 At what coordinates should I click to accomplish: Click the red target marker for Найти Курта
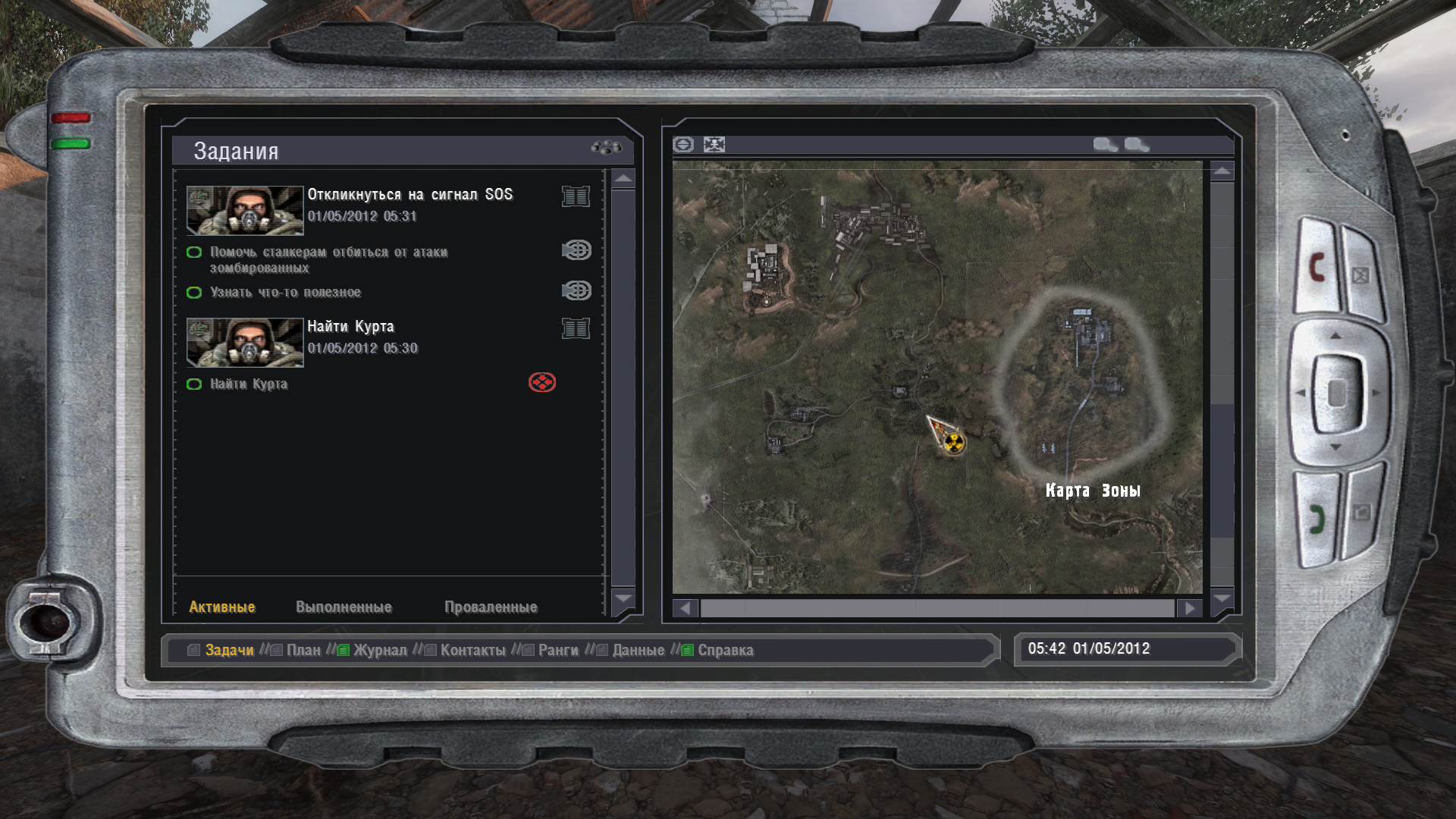tap(542, 382)
